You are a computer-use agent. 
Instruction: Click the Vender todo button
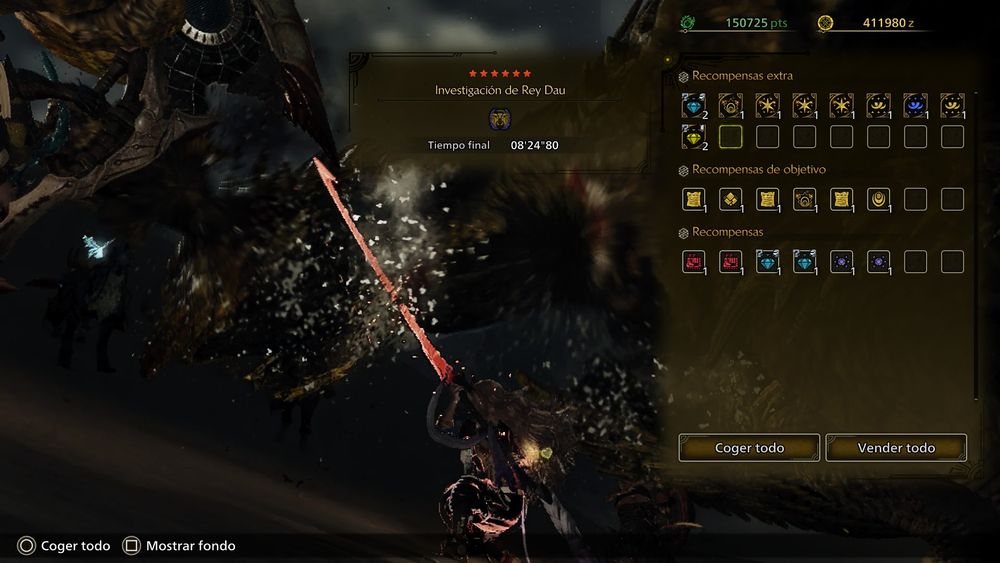tap(896, 448)
